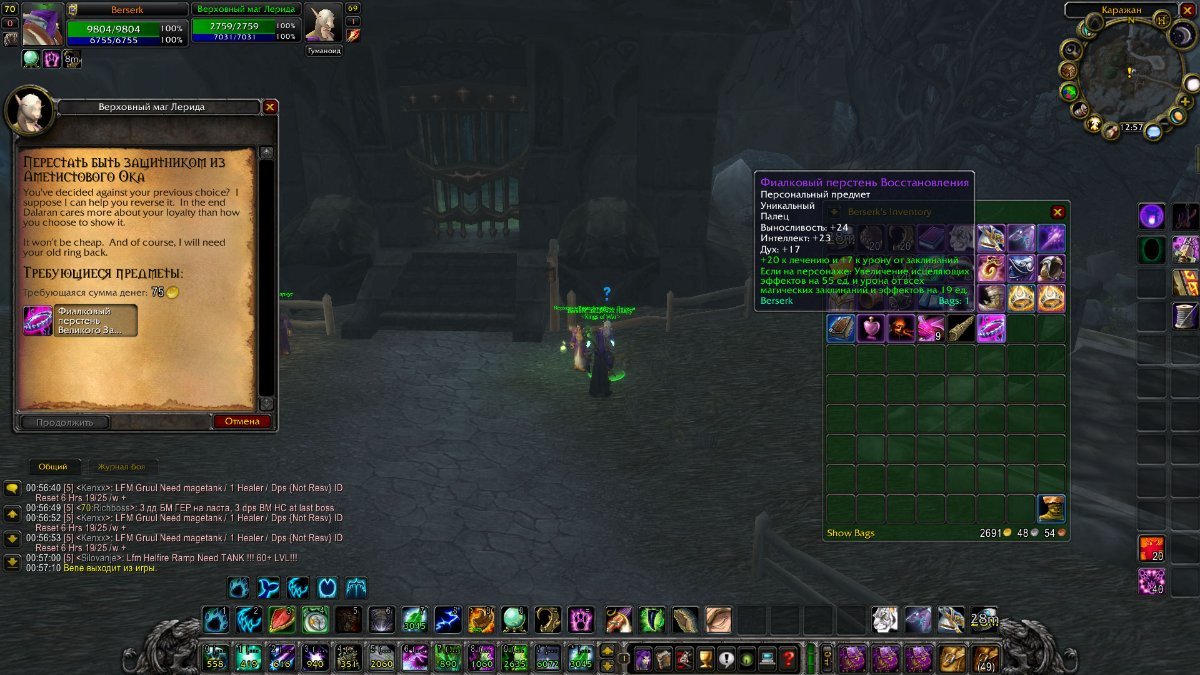The image size is (1200, 675).
Task: Close Berserk's Inventory window
Action: [x=1057, y=212]
